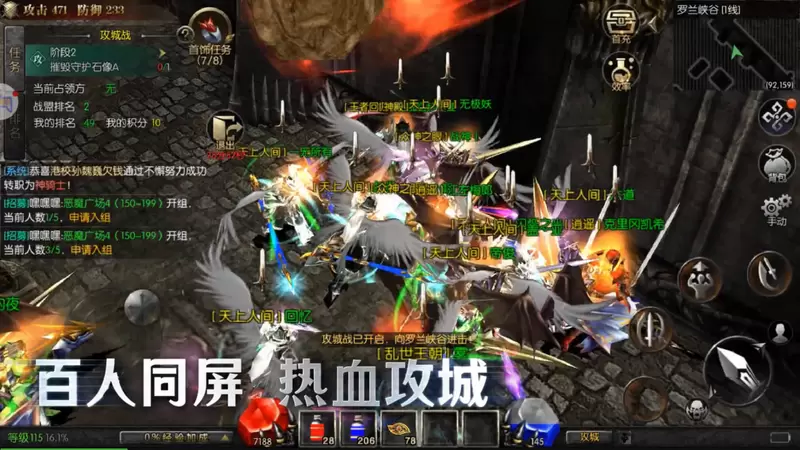Use the golden wing item slot
The image size is (800, 450).
402,427
